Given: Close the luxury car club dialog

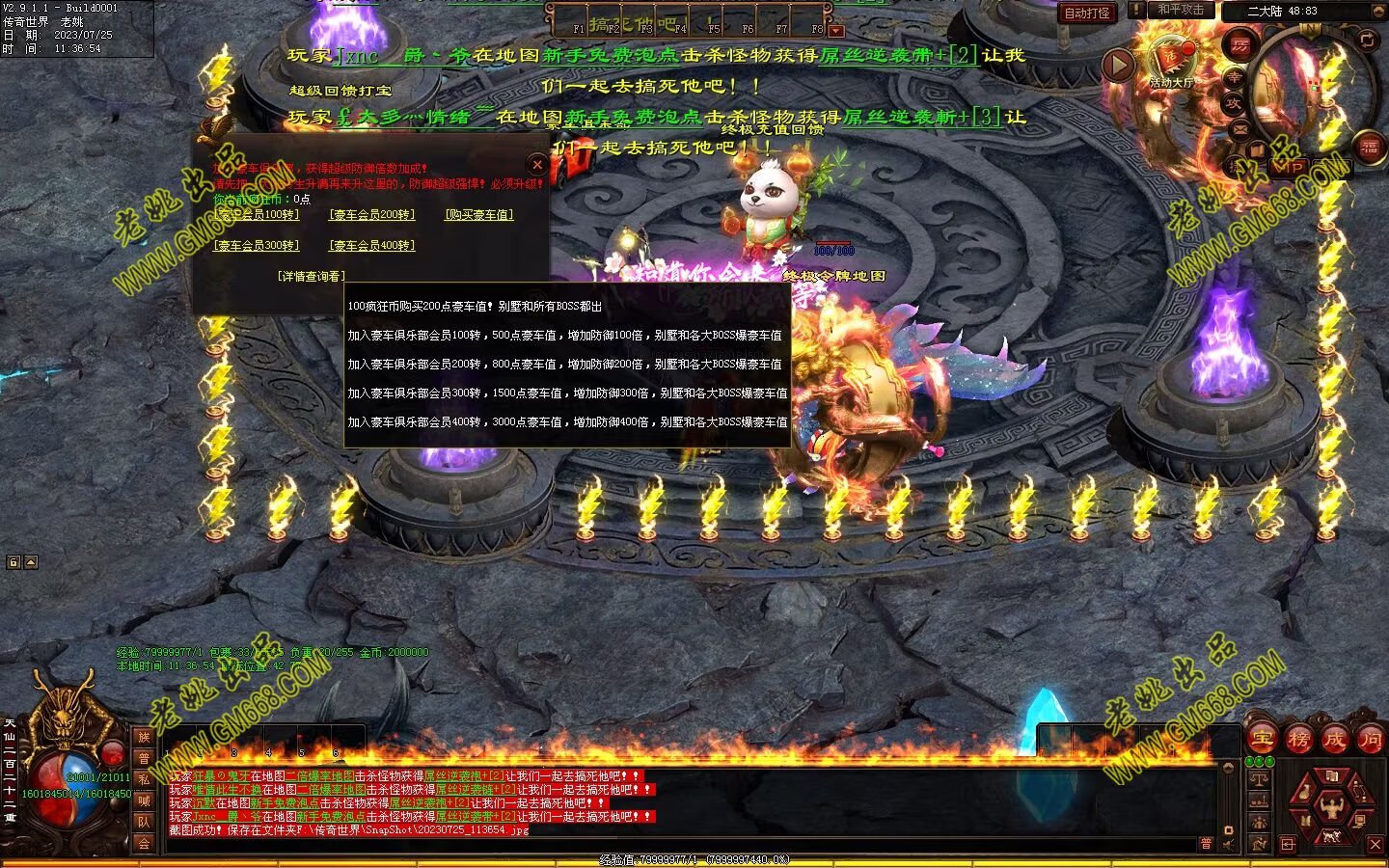Looking at the screenshot, I should point(537,164).
